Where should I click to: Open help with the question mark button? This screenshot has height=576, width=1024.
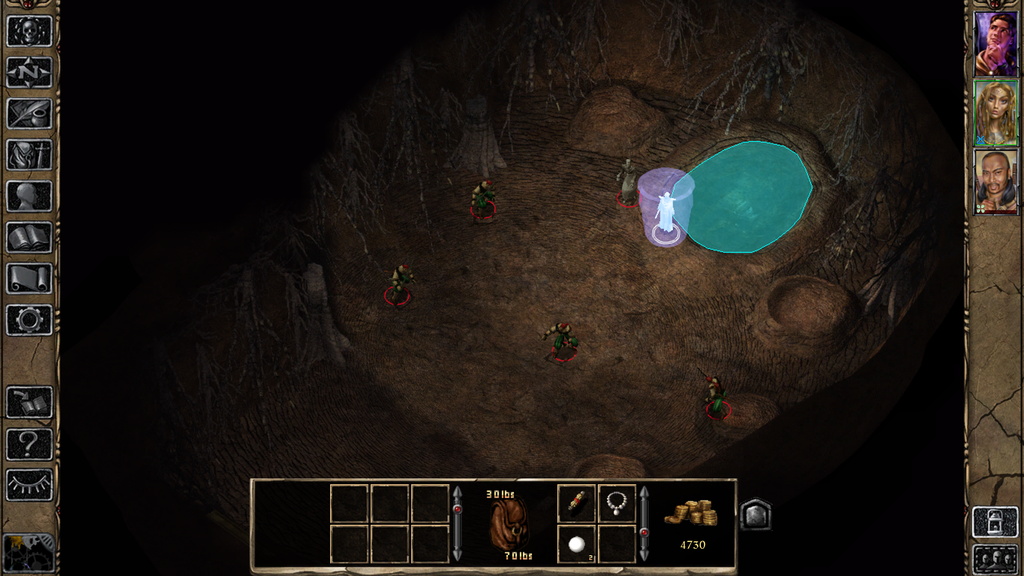tap(29, 443)
